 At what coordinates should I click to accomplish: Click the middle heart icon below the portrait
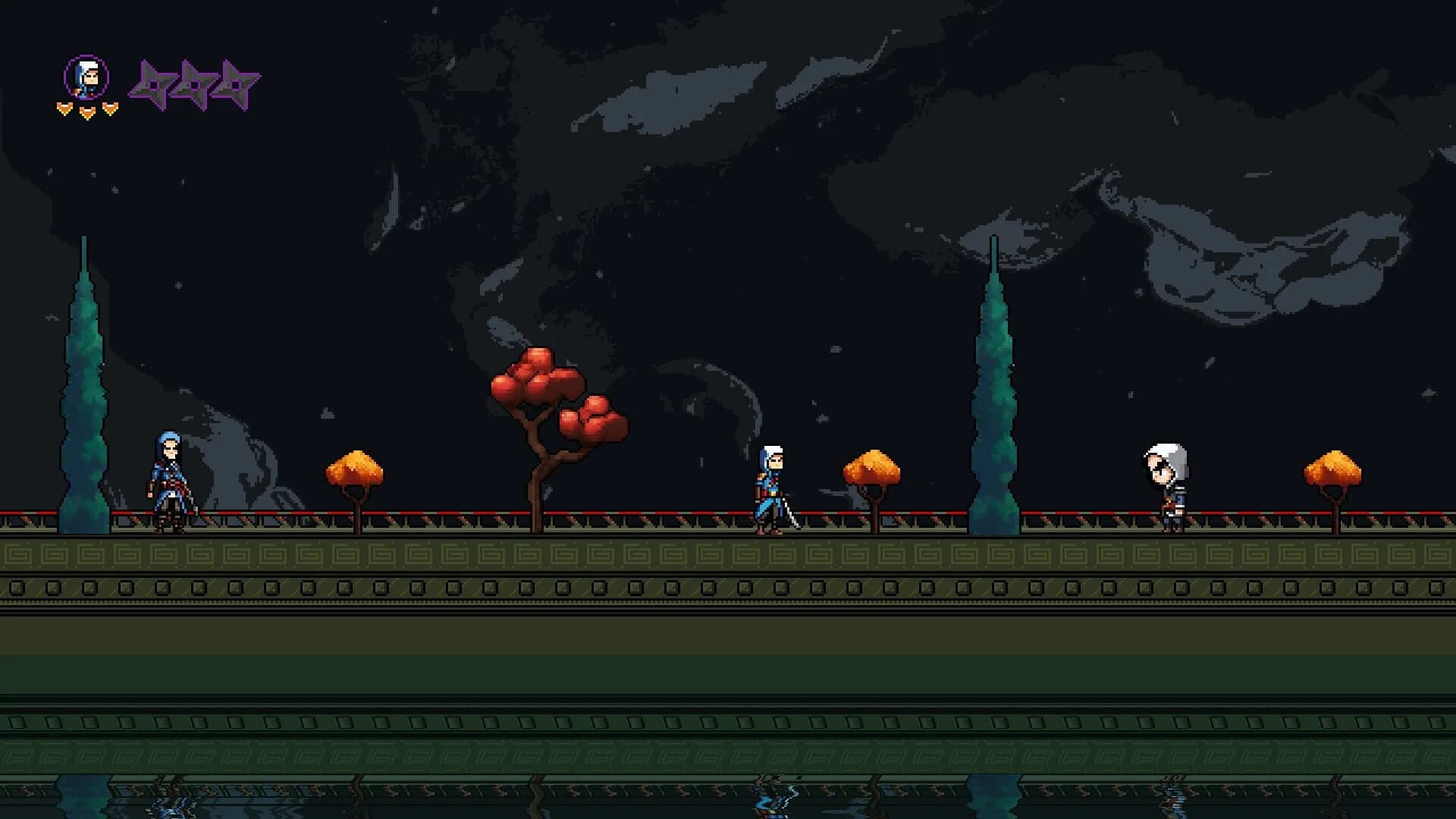click(86, 111)
